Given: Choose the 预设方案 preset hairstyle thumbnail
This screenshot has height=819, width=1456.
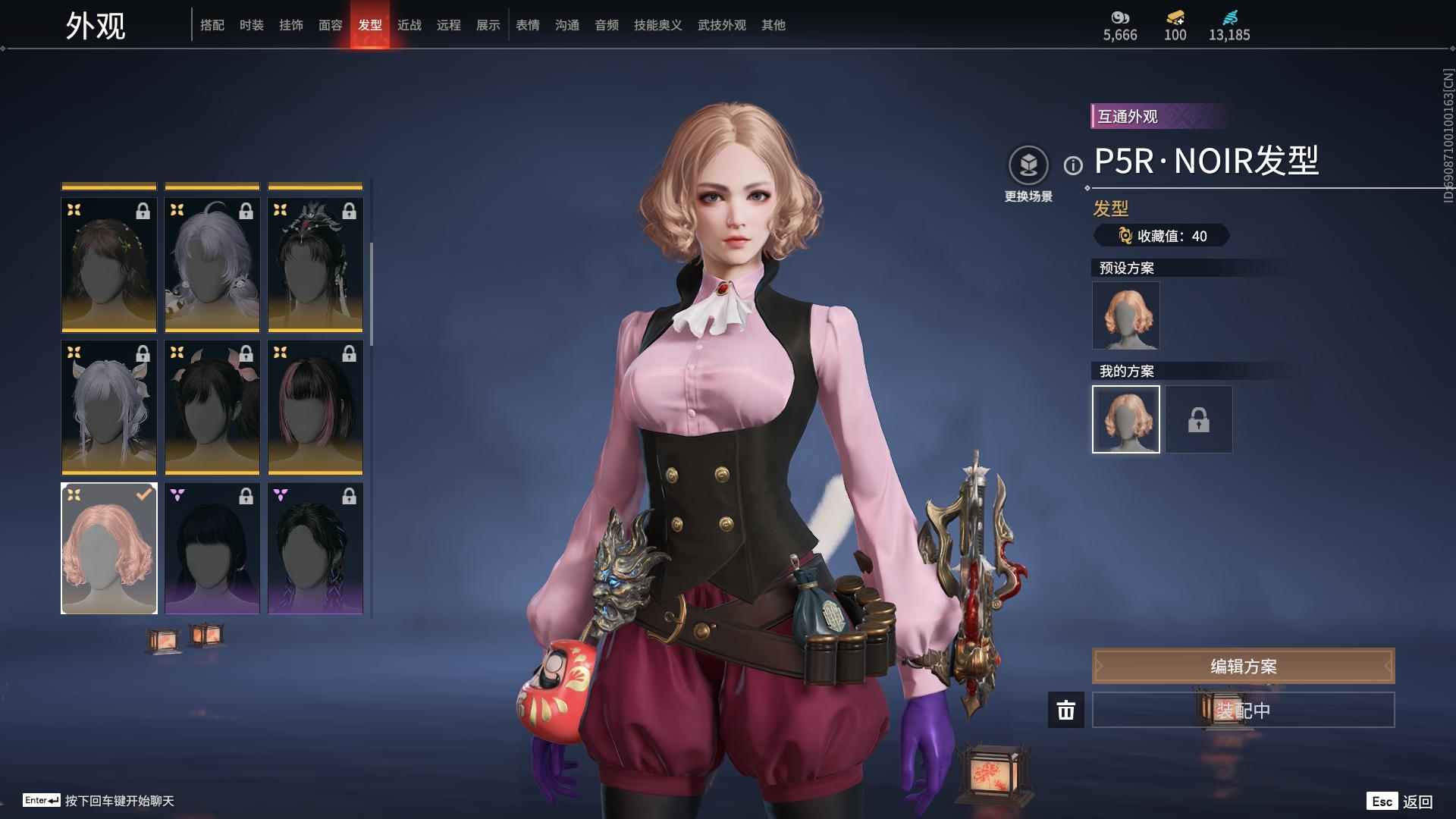Looking at the screenshot, I should 1126,315.
